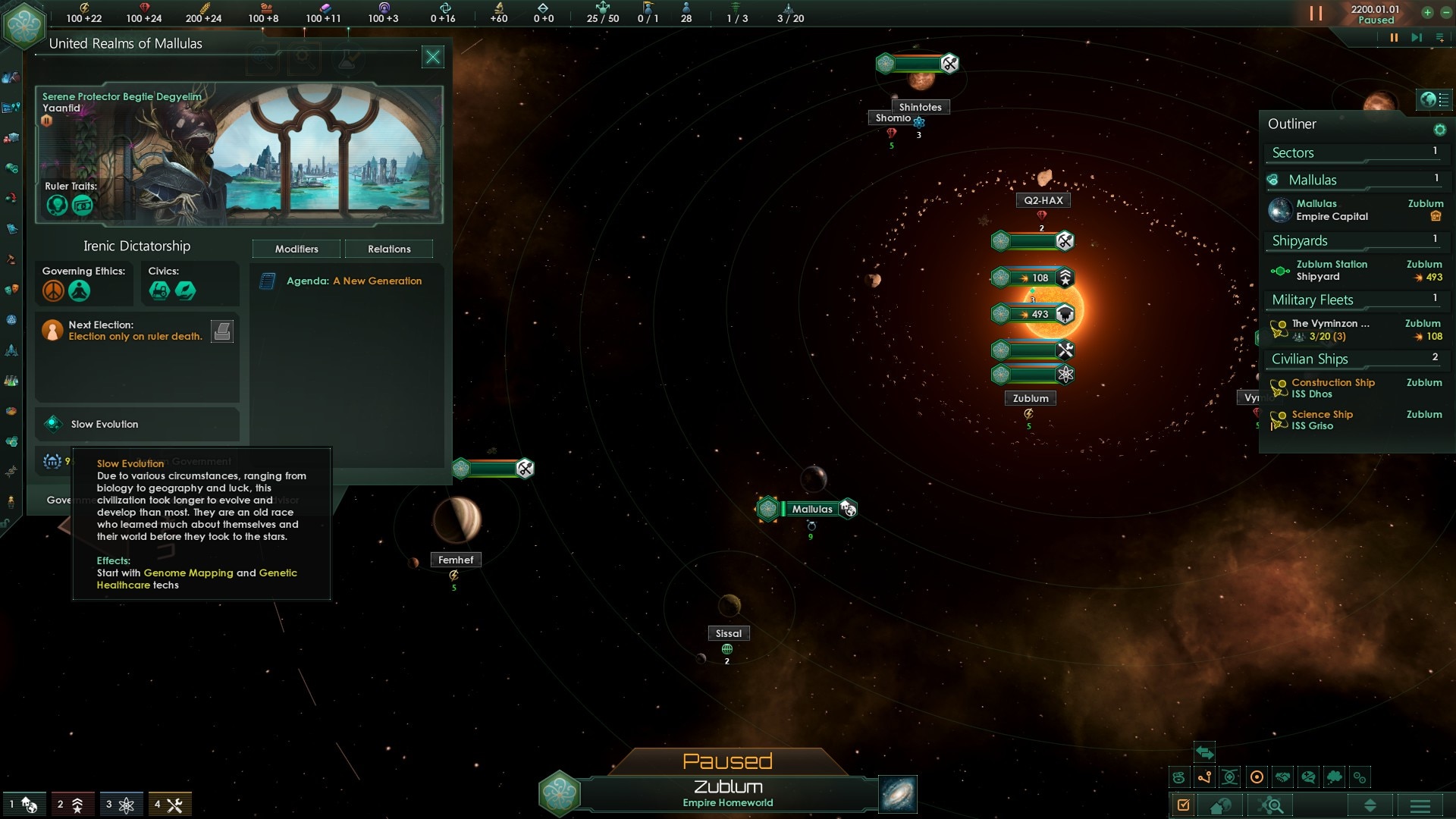Open the main menu hamburger button

pos(1420,805)
